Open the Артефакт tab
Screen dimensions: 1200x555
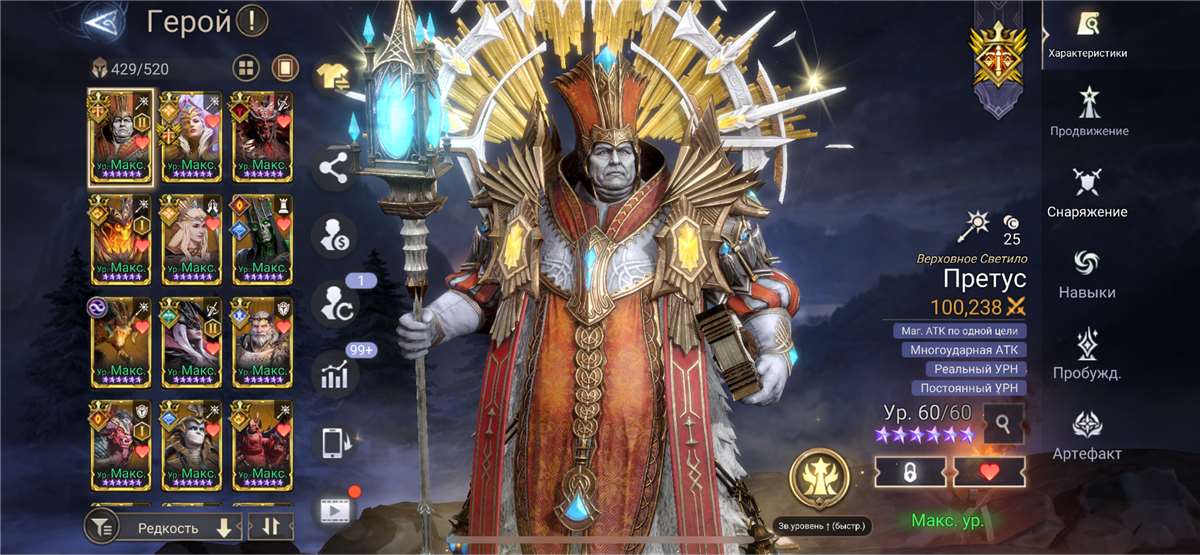1087,434
